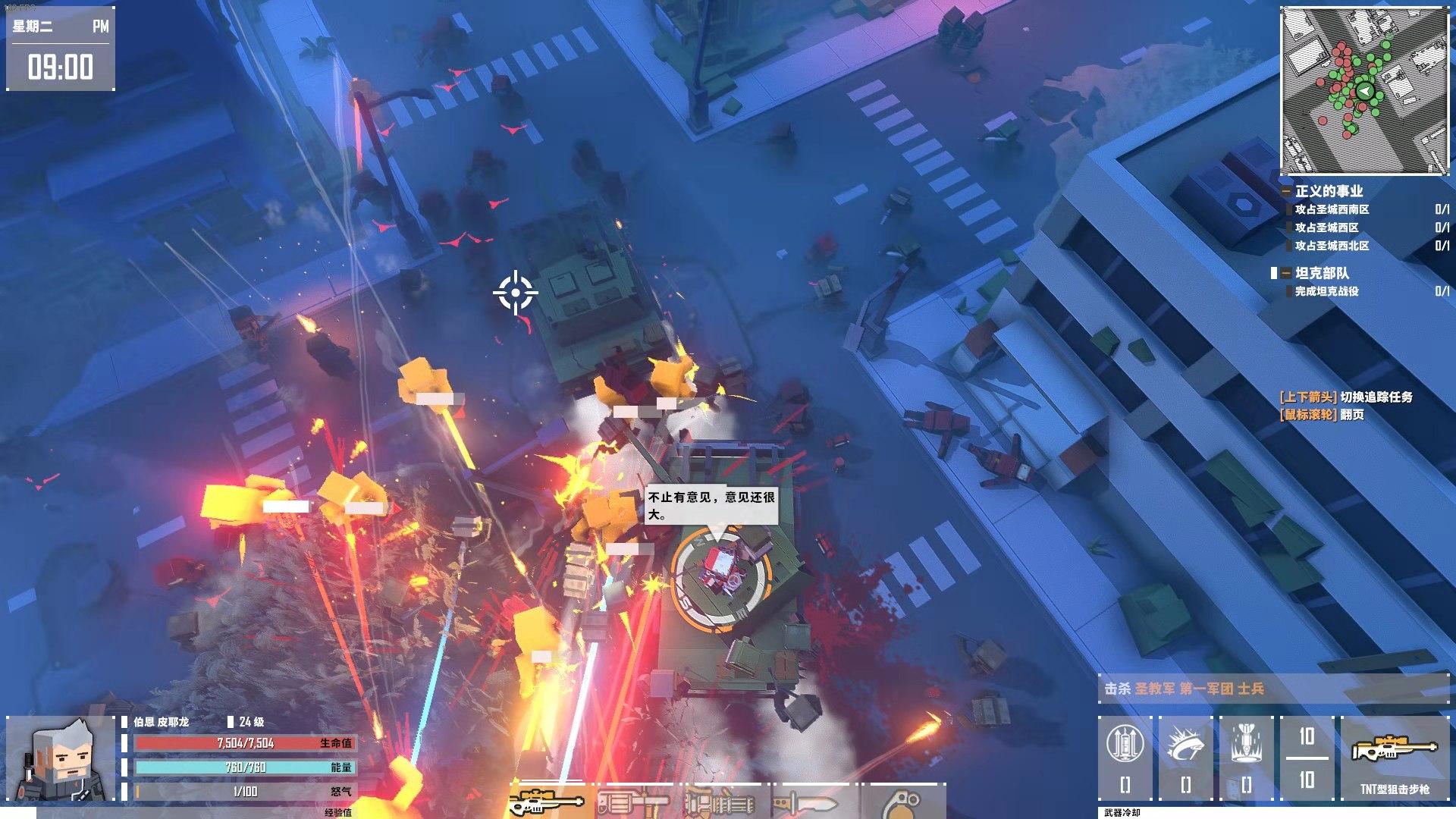1456x819 pixels.
Task: Equip the minigun from the hotbar
Action: [x=721, y=802]
